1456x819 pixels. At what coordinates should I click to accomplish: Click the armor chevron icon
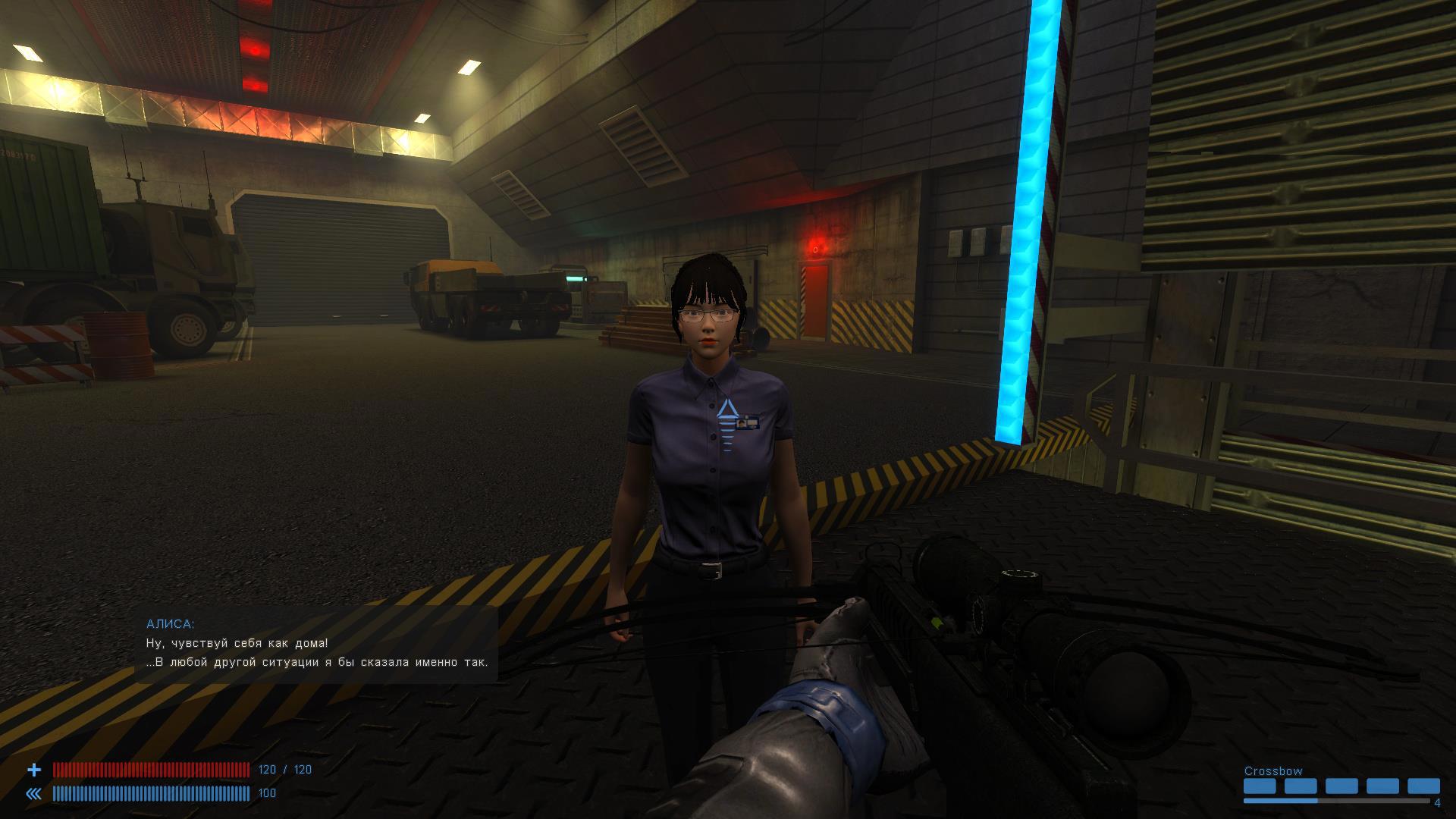(x=34, y=794)
